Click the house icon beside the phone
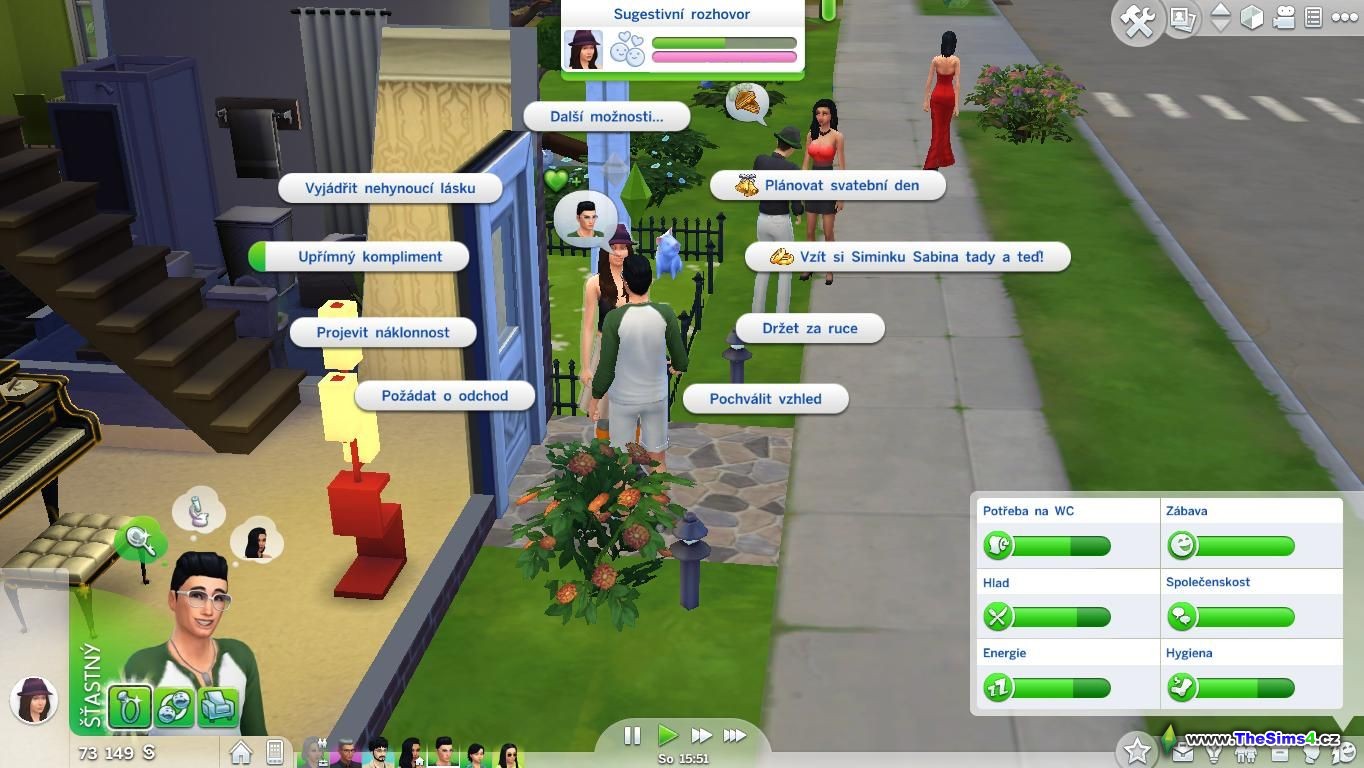Screen dimensions: 1364x768 coord(241,751)
